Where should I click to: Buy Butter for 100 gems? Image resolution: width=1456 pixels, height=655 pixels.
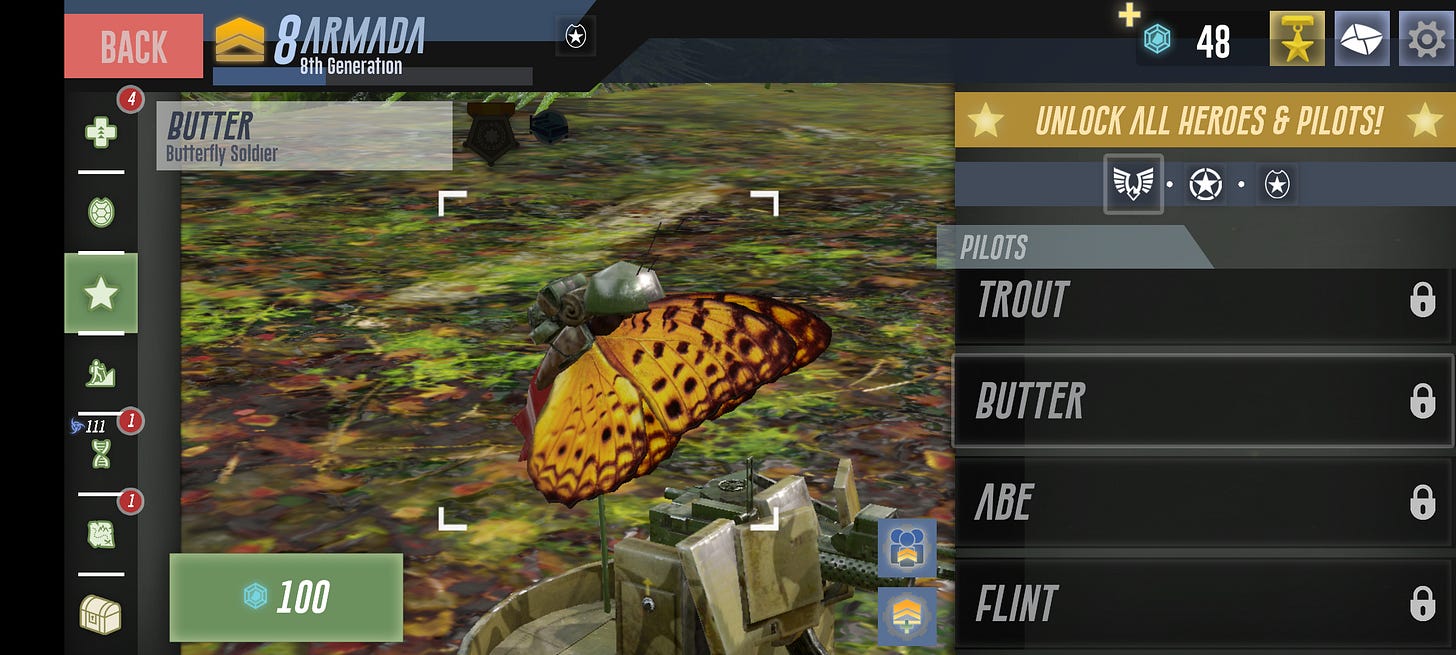click(x=286, y=597)
